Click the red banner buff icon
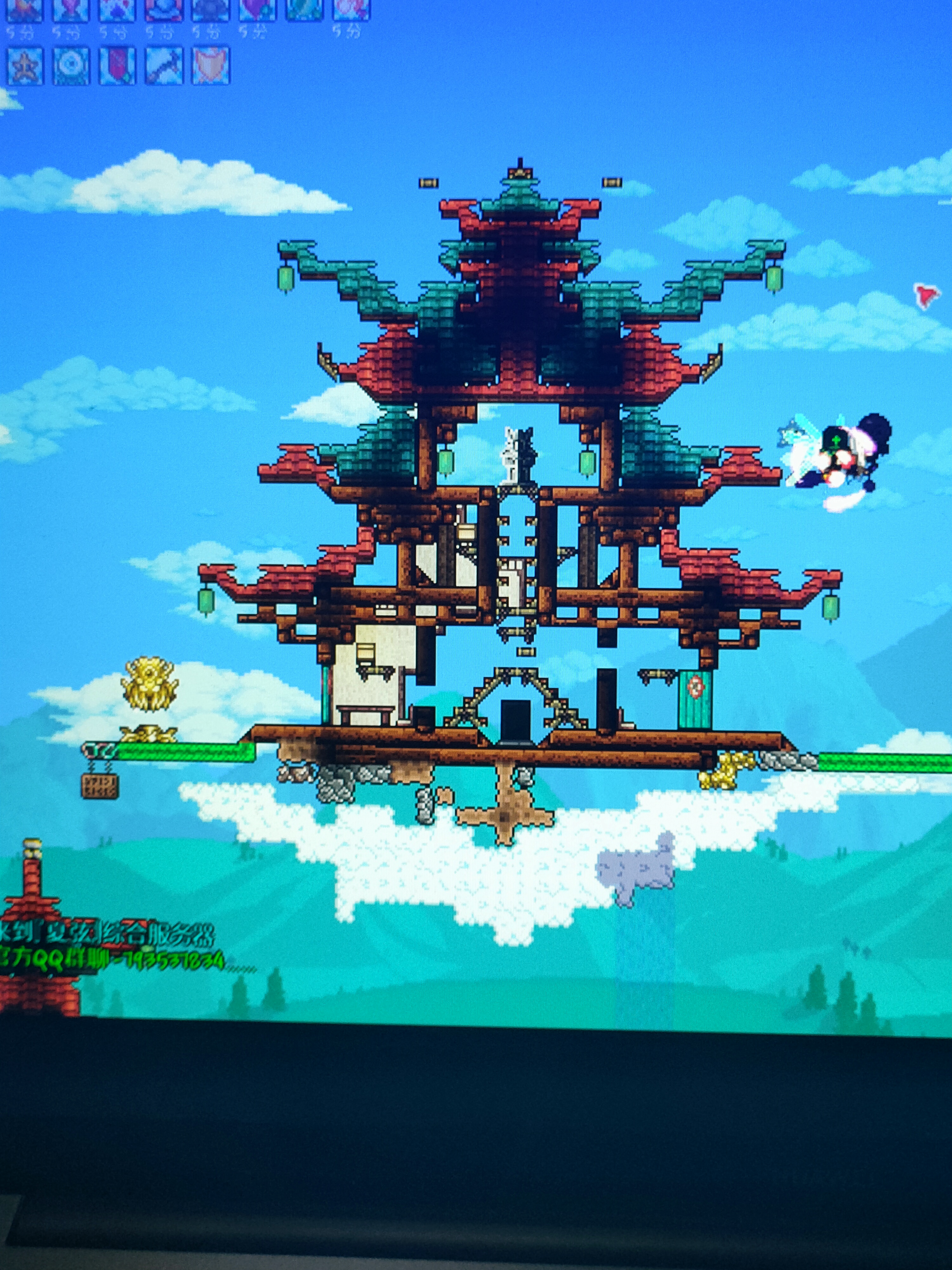Viewport: 952px width, 1270px height. click(118, 66)
